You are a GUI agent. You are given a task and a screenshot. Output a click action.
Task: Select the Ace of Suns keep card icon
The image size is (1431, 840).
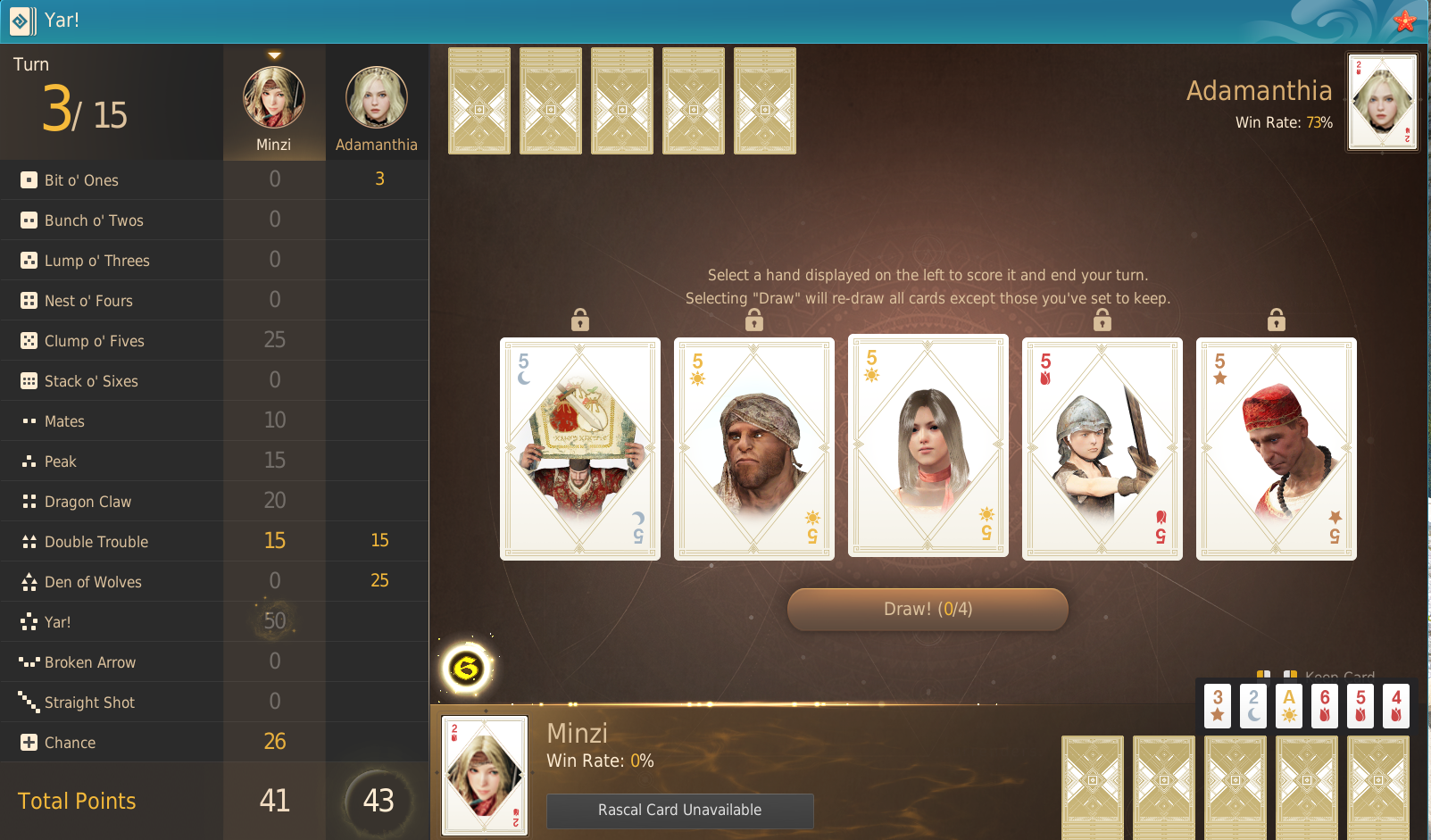1288,705
